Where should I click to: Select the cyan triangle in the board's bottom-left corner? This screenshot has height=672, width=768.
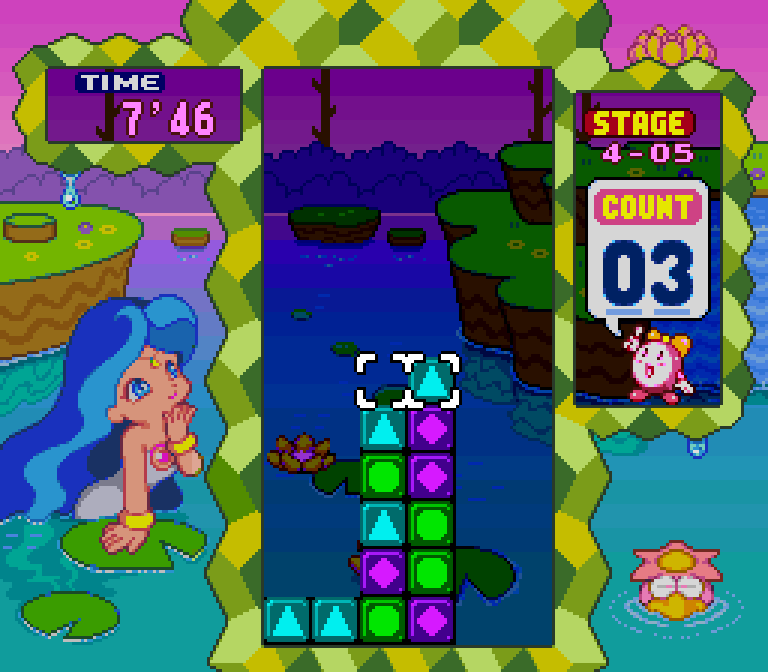pyautogui.click(x=287, y=619)
